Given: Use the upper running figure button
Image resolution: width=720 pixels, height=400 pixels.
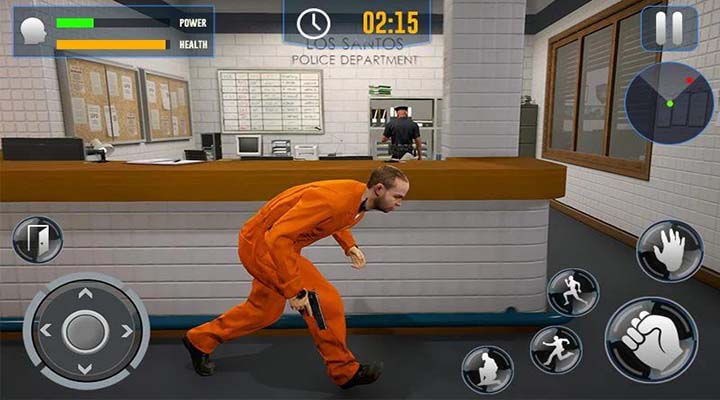Looking at the screenshot, I should 573,292.
